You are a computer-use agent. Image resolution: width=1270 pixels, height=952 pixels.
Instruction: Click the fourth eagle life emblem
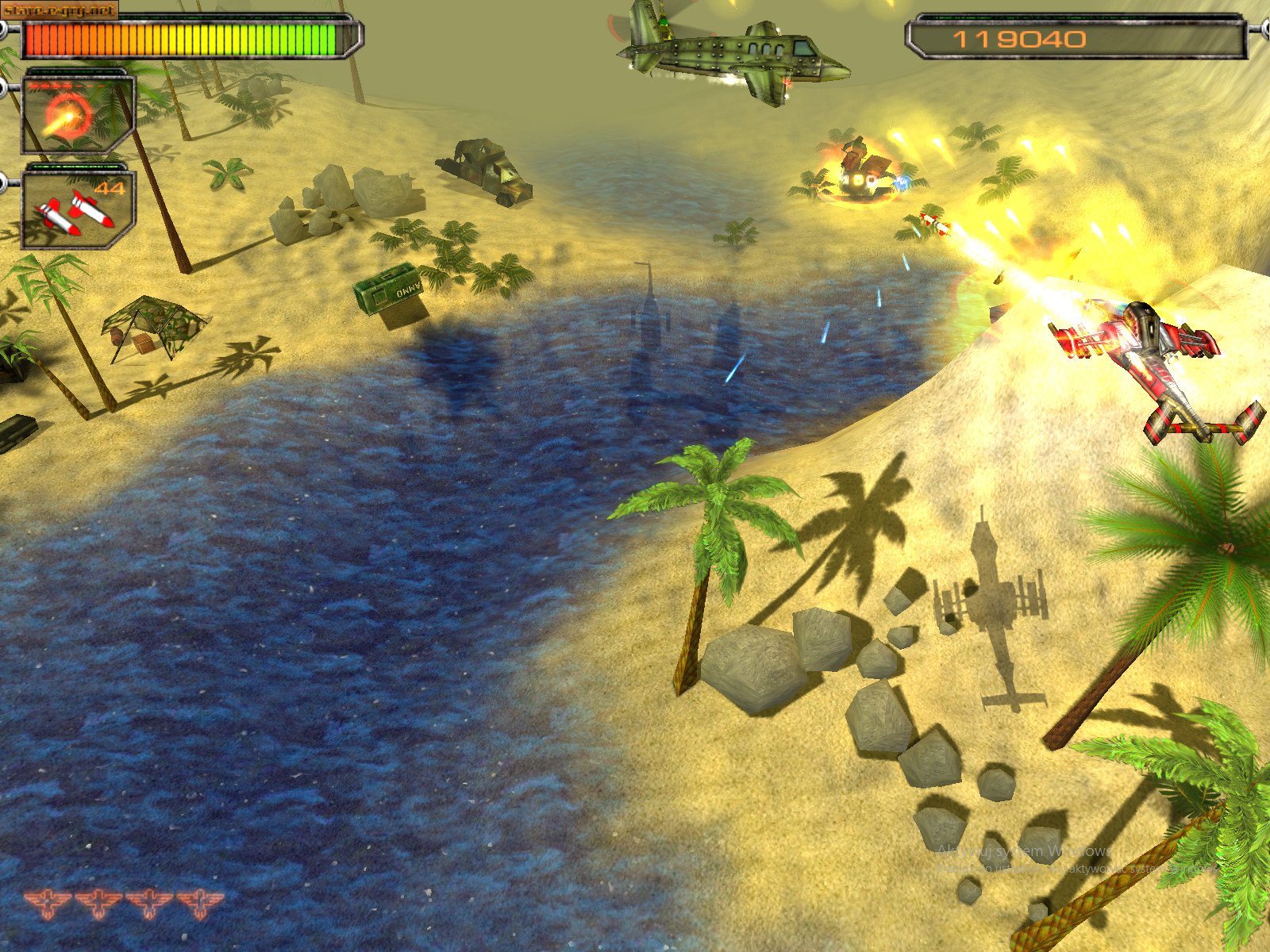[x=200, y=900]
